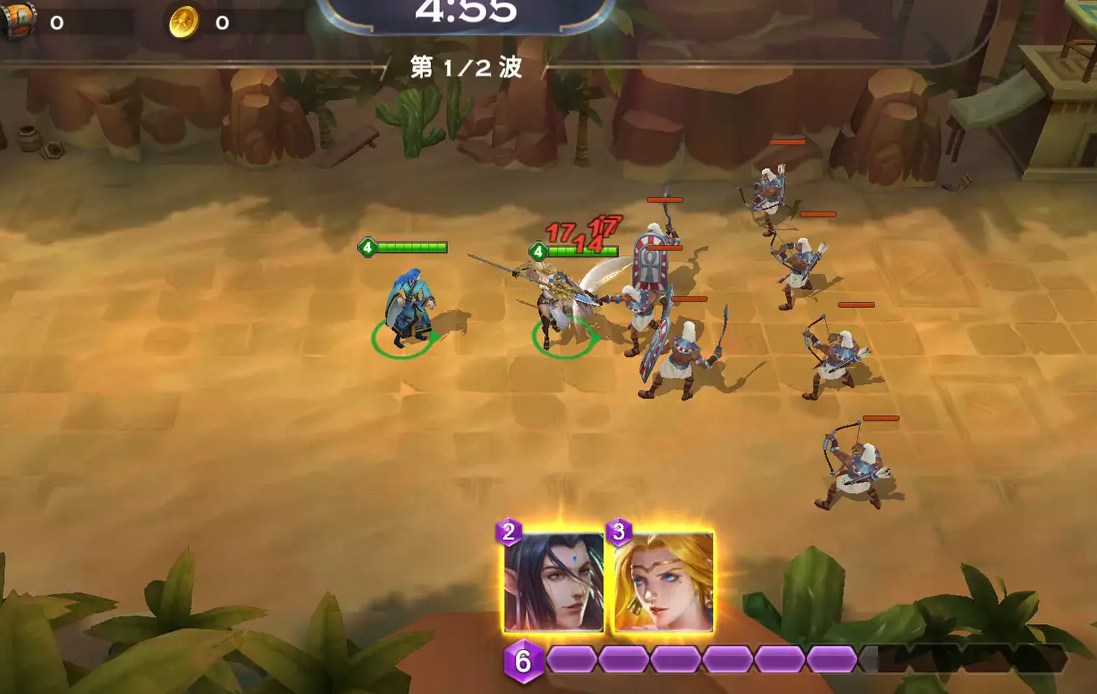Screen dimensions: 1097x694
Task: Choose the blonde hero card costing 3
Action: pyautogui.click(x=663, y=582)
